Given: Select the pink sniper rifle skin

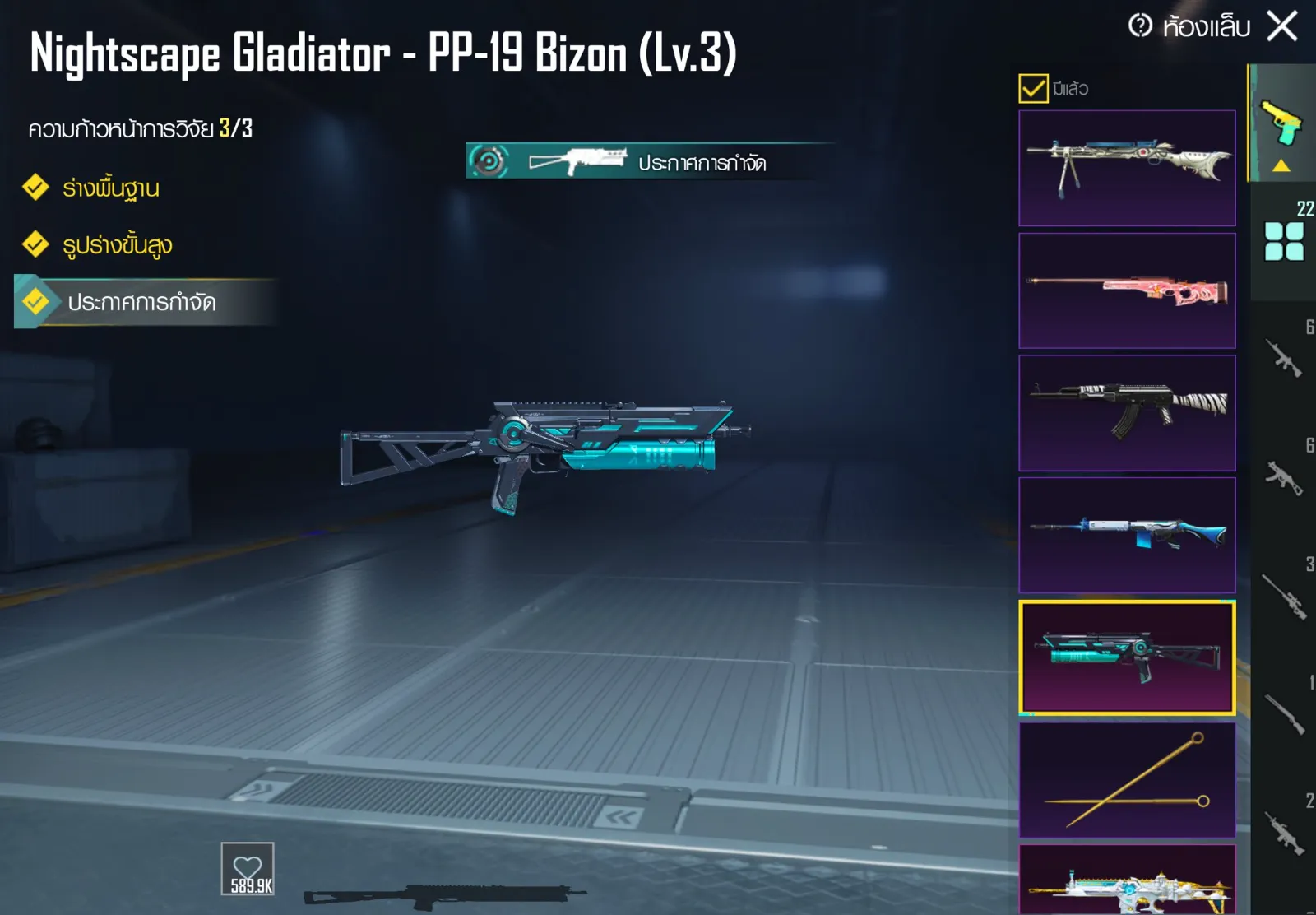Looking at the screenshot, I should (1127, 290).
